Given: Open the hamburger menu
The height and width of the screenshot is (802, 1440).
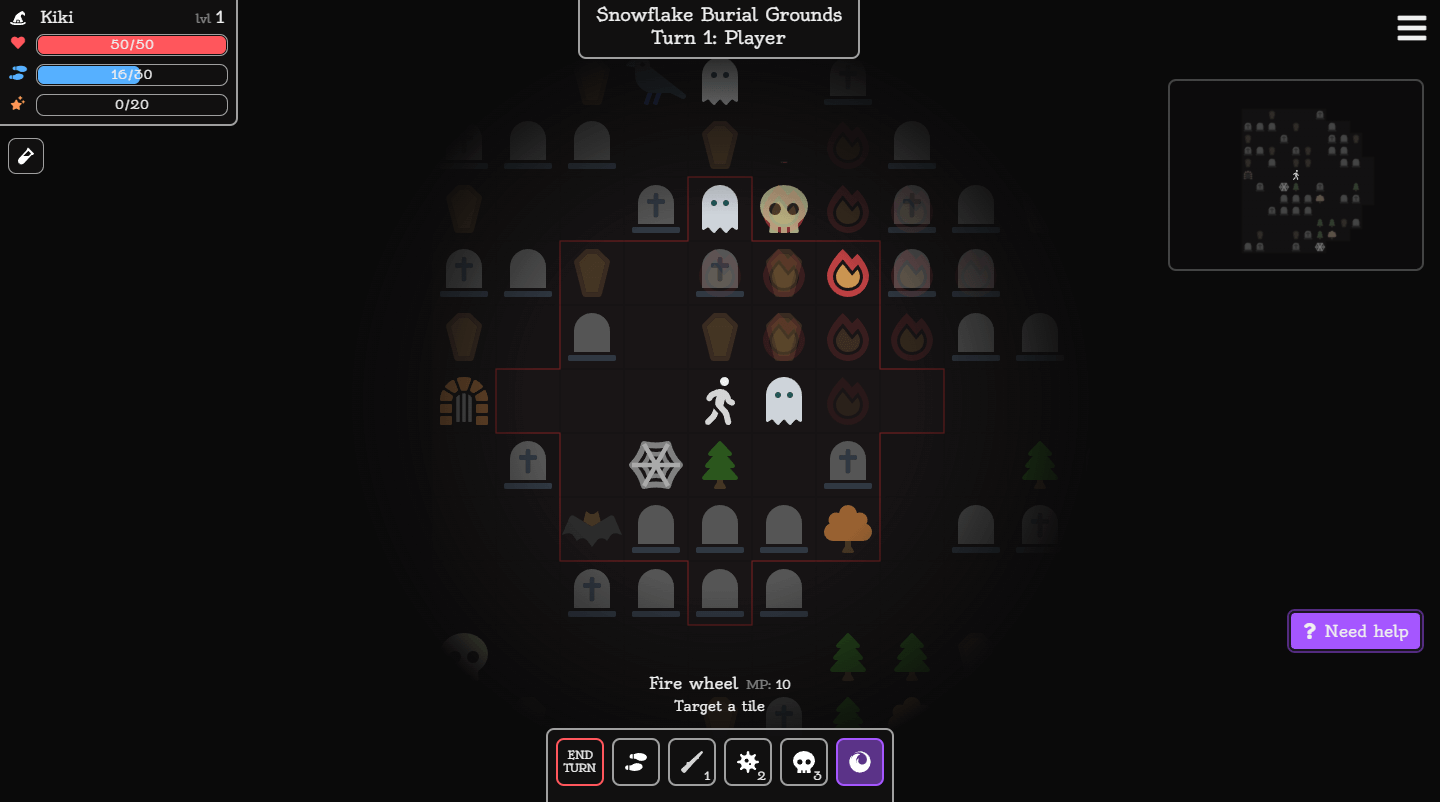Looking at the screenshot, I should coord(1411,28).
